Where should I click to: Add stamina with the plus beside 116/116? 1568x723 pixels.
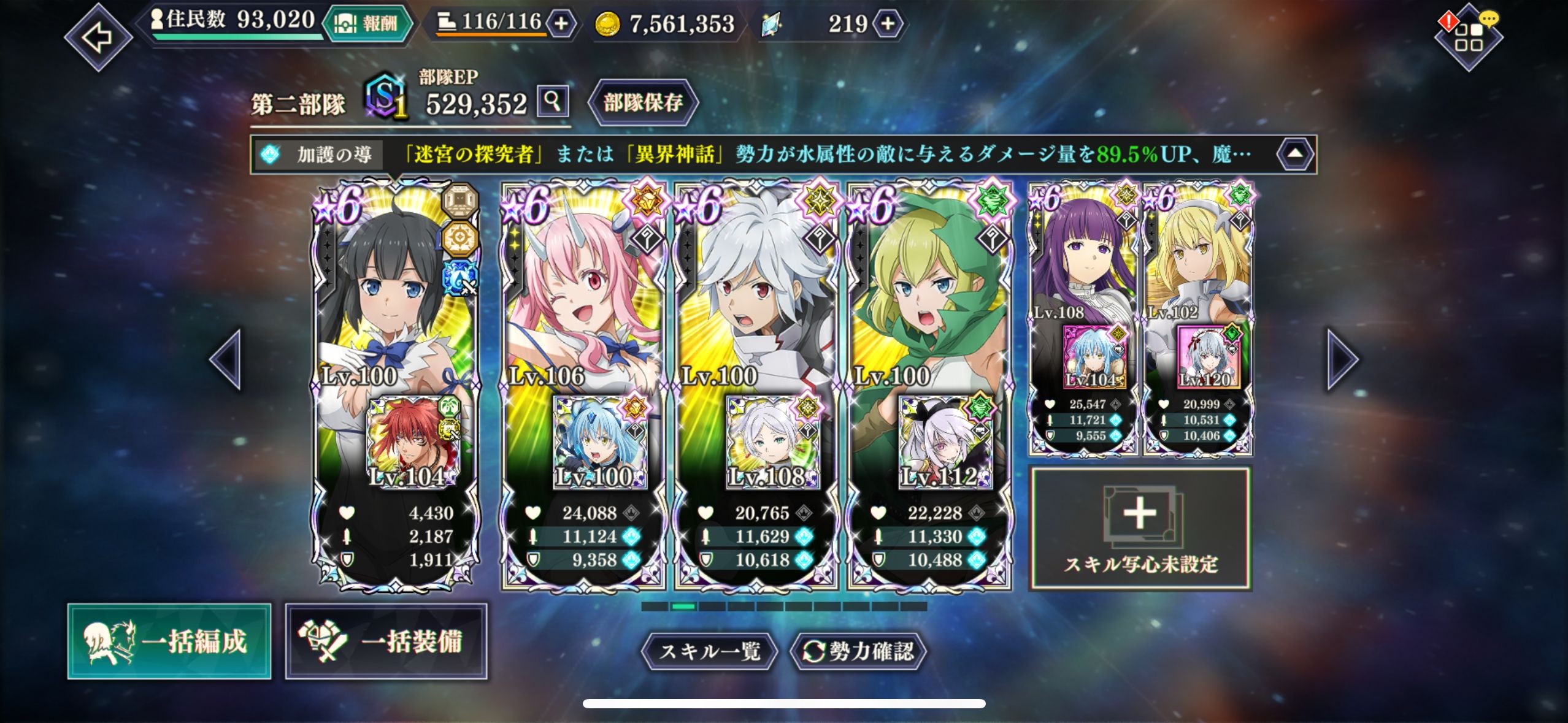tap(561, 23)
